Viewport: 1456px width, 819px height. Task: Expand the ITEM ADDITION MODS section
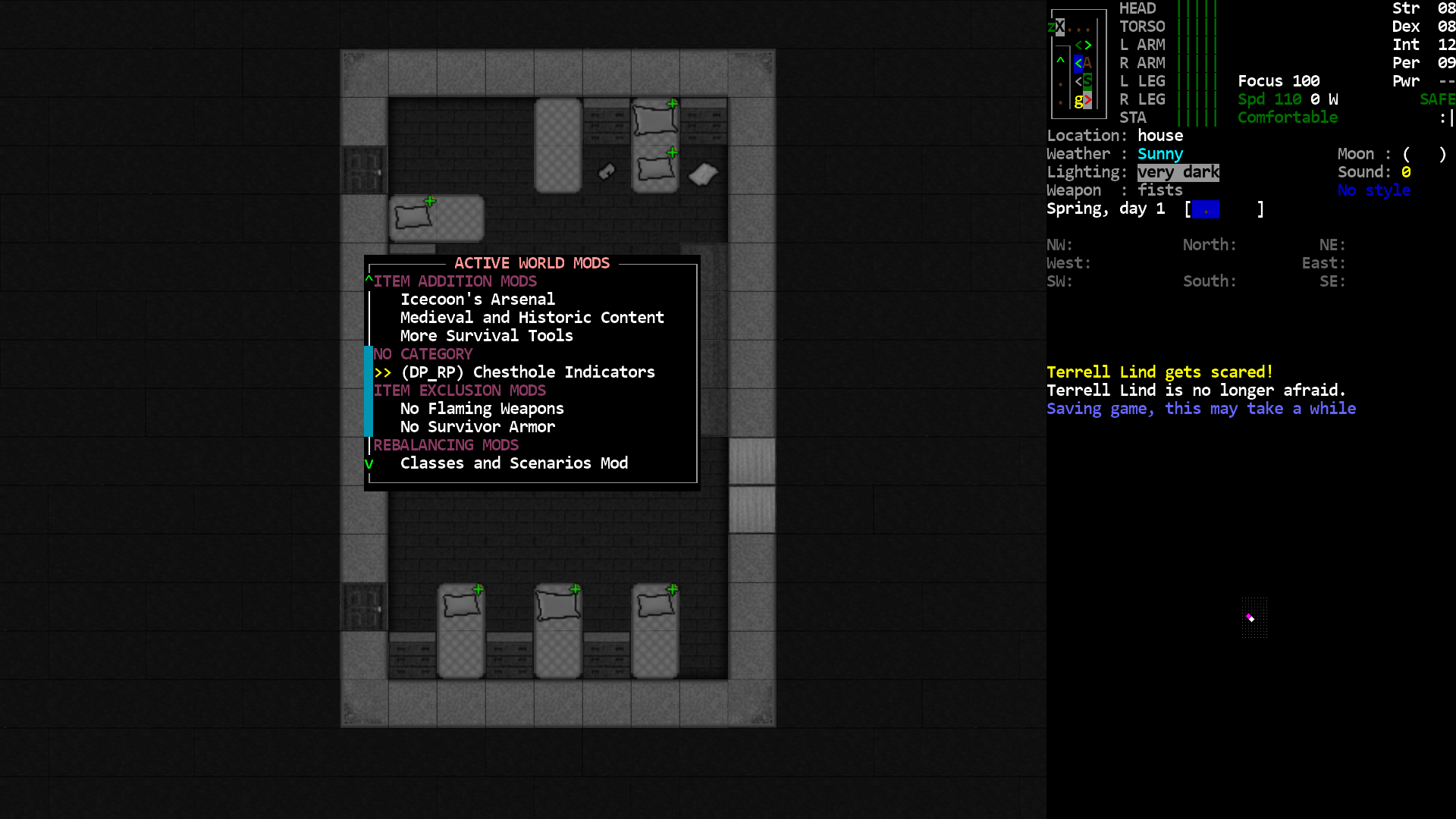(x=457, y=281)
